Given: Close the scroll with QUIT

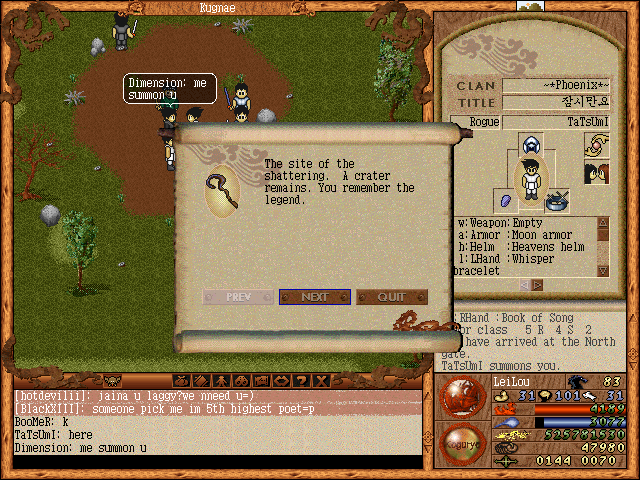Looking at the screenshot, I should pyautogui.click(x=392, y=297).
